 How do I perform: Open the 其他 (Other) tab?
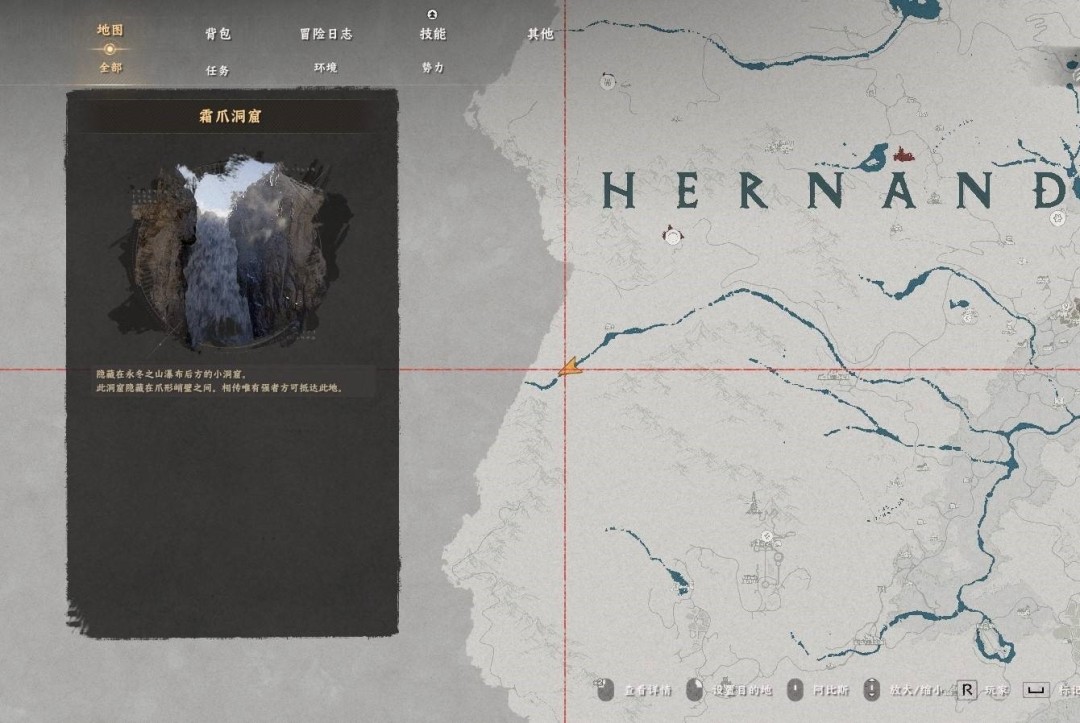click(540, 34)
